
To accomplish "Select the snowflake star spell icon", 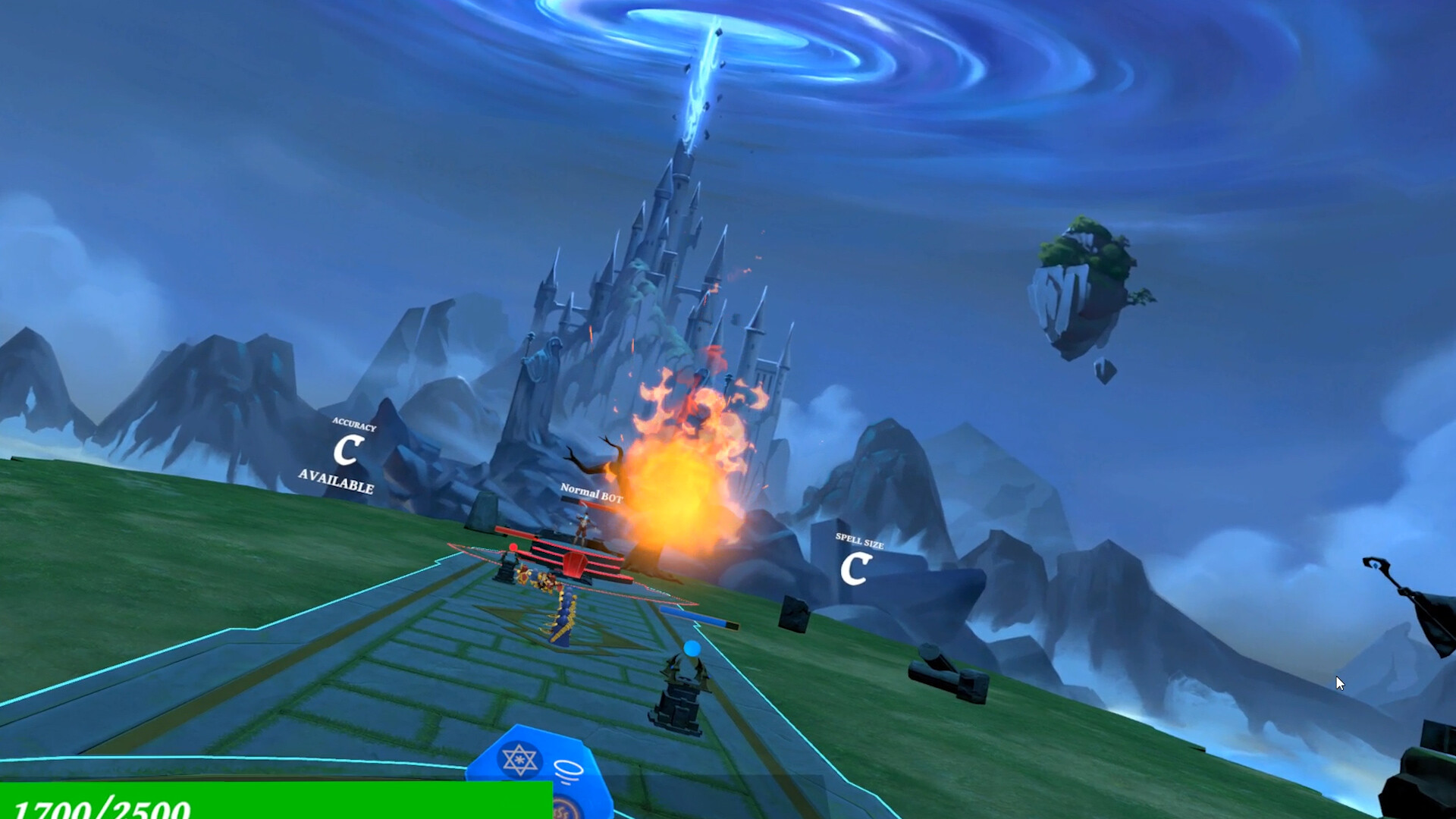I will coord(519,760).
